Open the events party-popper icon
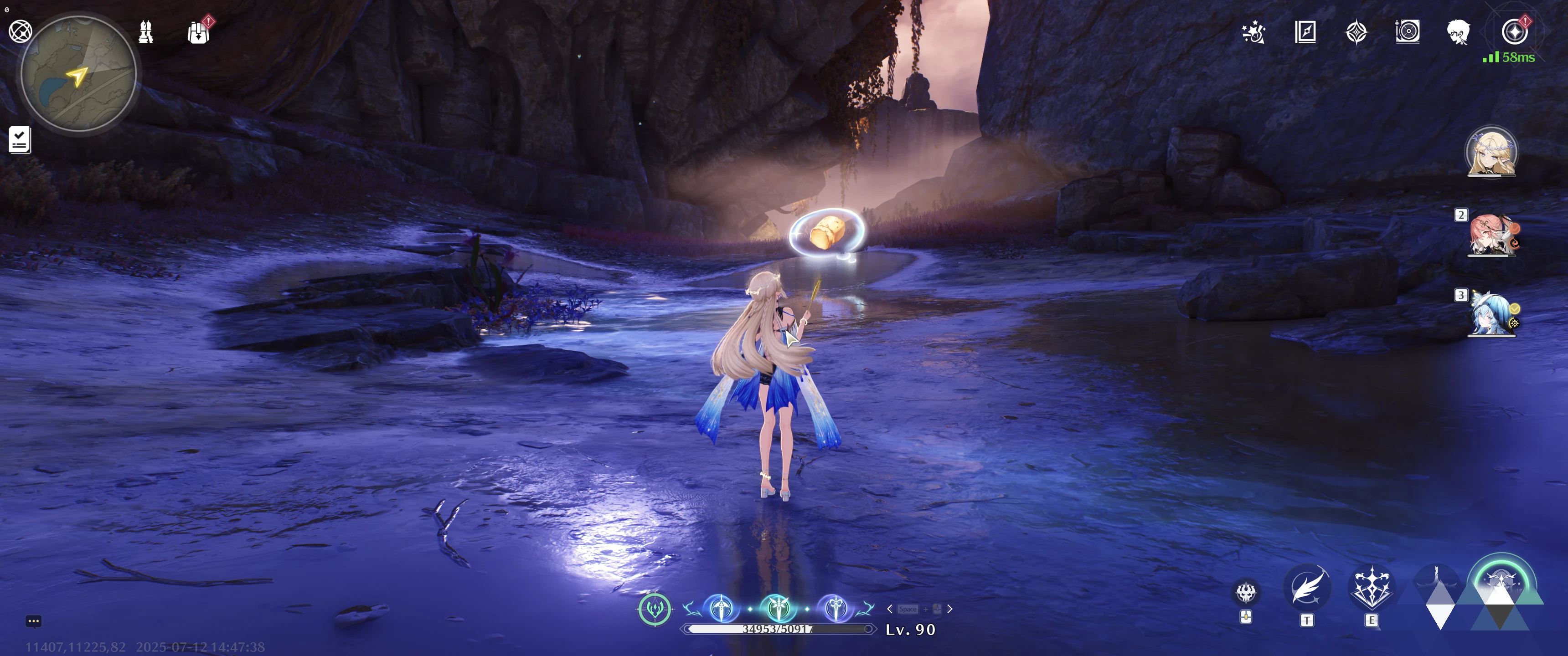 click(x=1254, y=31)
